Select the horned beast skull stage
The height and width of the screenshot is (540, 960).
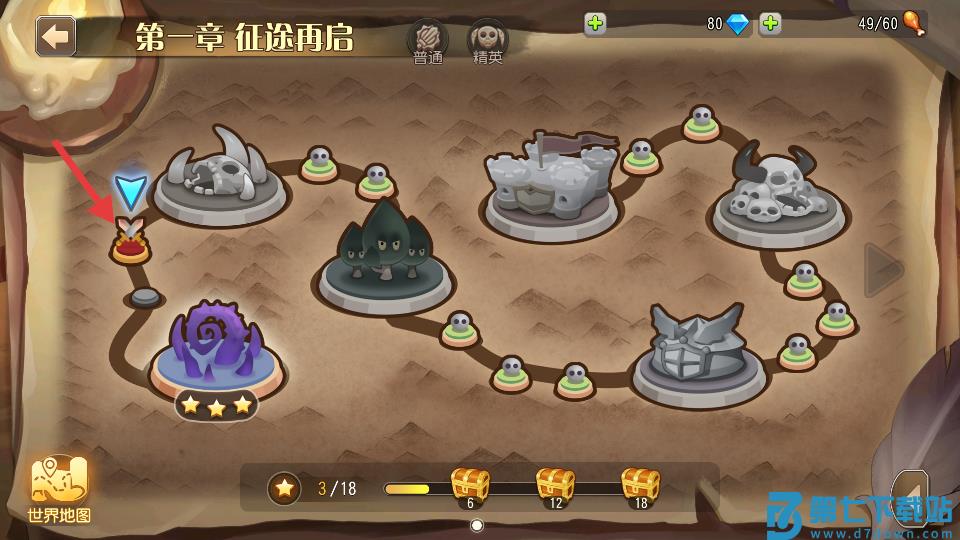(221, 177)
